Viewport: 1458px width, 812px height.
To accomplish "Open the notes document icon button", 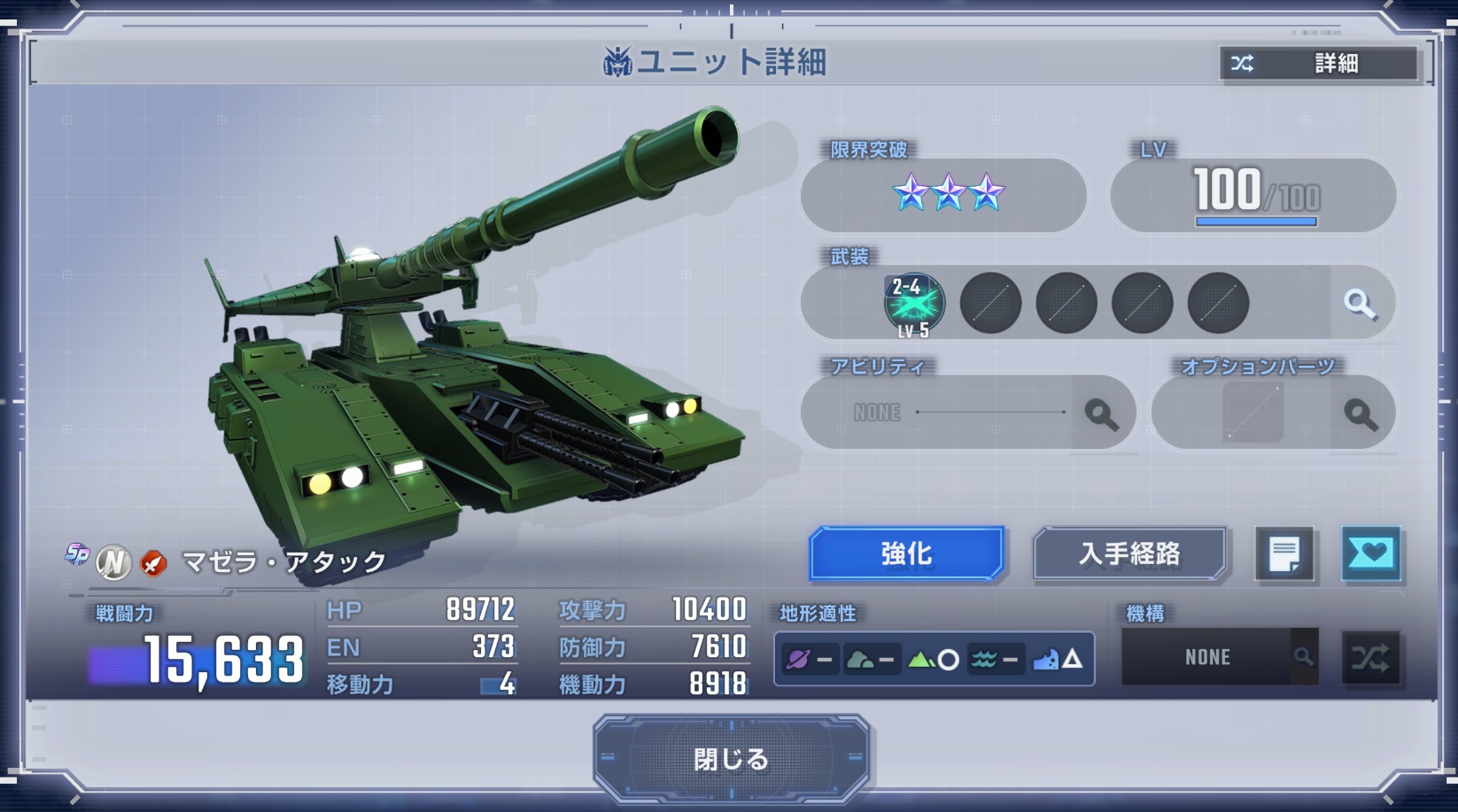I will pos(1284,555).
